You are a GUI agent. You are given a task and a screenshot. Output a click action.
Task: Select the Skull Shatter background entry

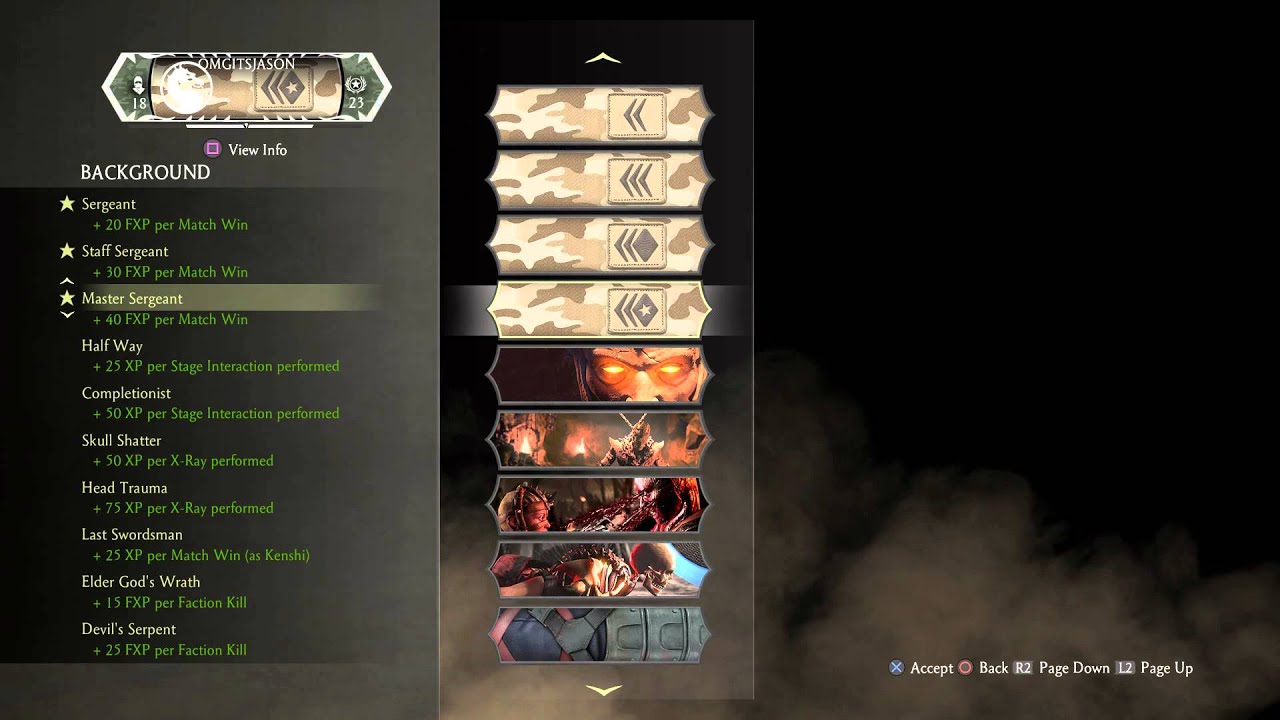pyautogui.click(x=121, y=440)
